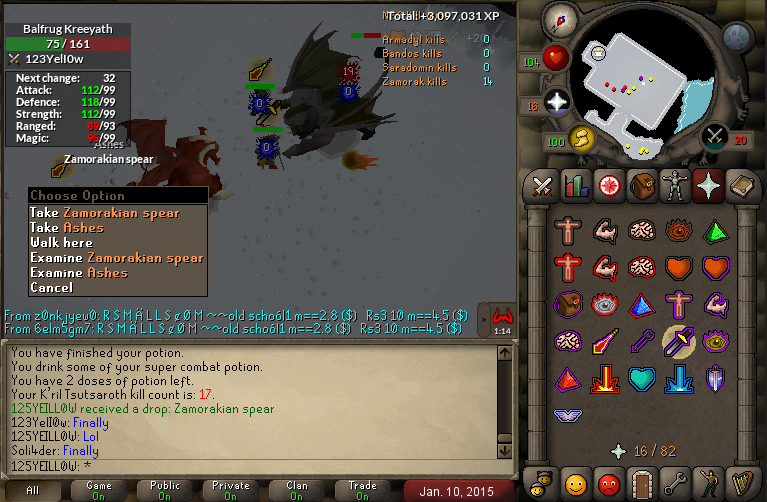The height and width of the screenshot is (502, 767).
Task: Open the magic spellbook tab
Action: tap(740, 185)
